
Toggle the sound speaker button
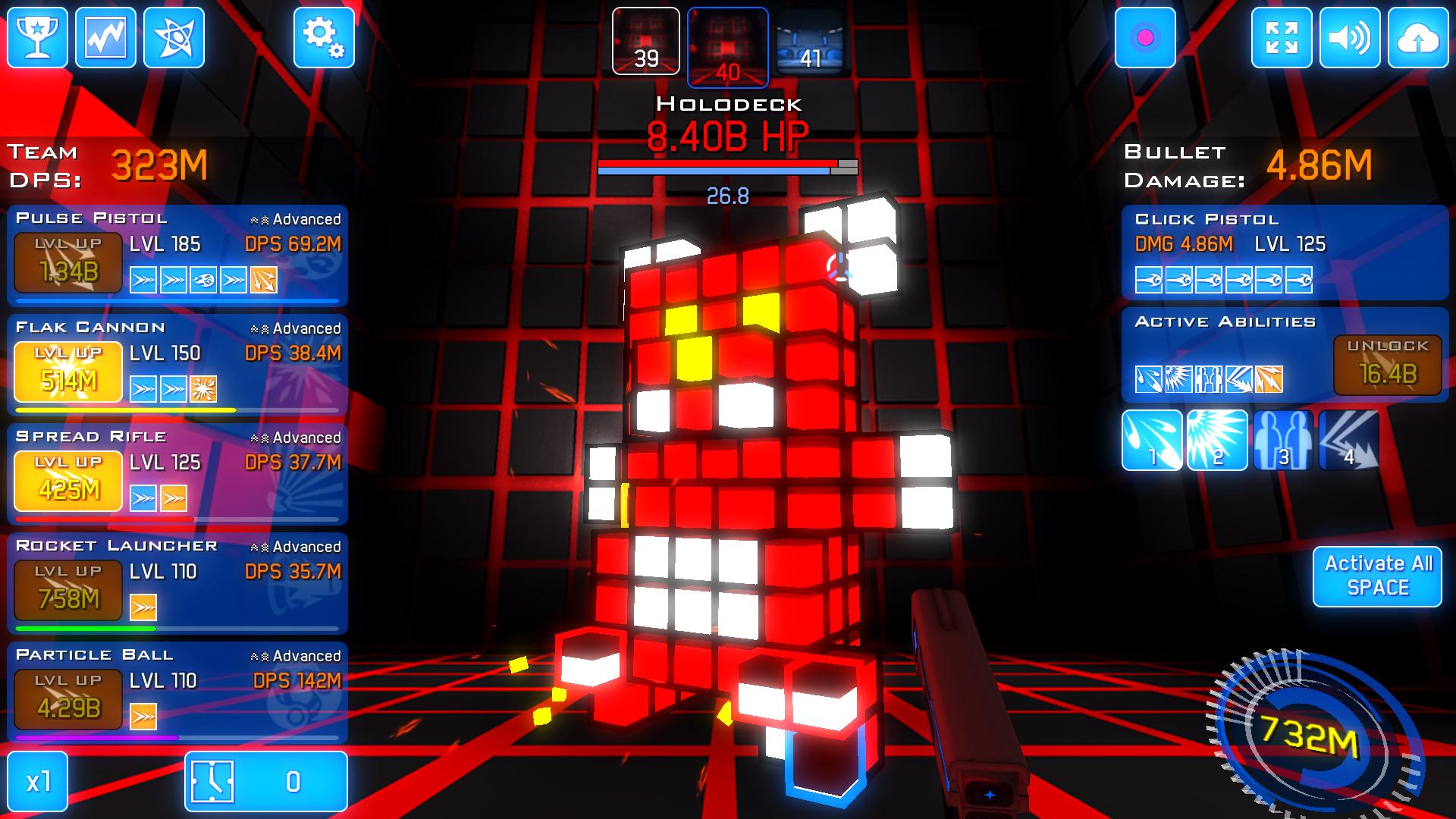tap(1350, 38)
